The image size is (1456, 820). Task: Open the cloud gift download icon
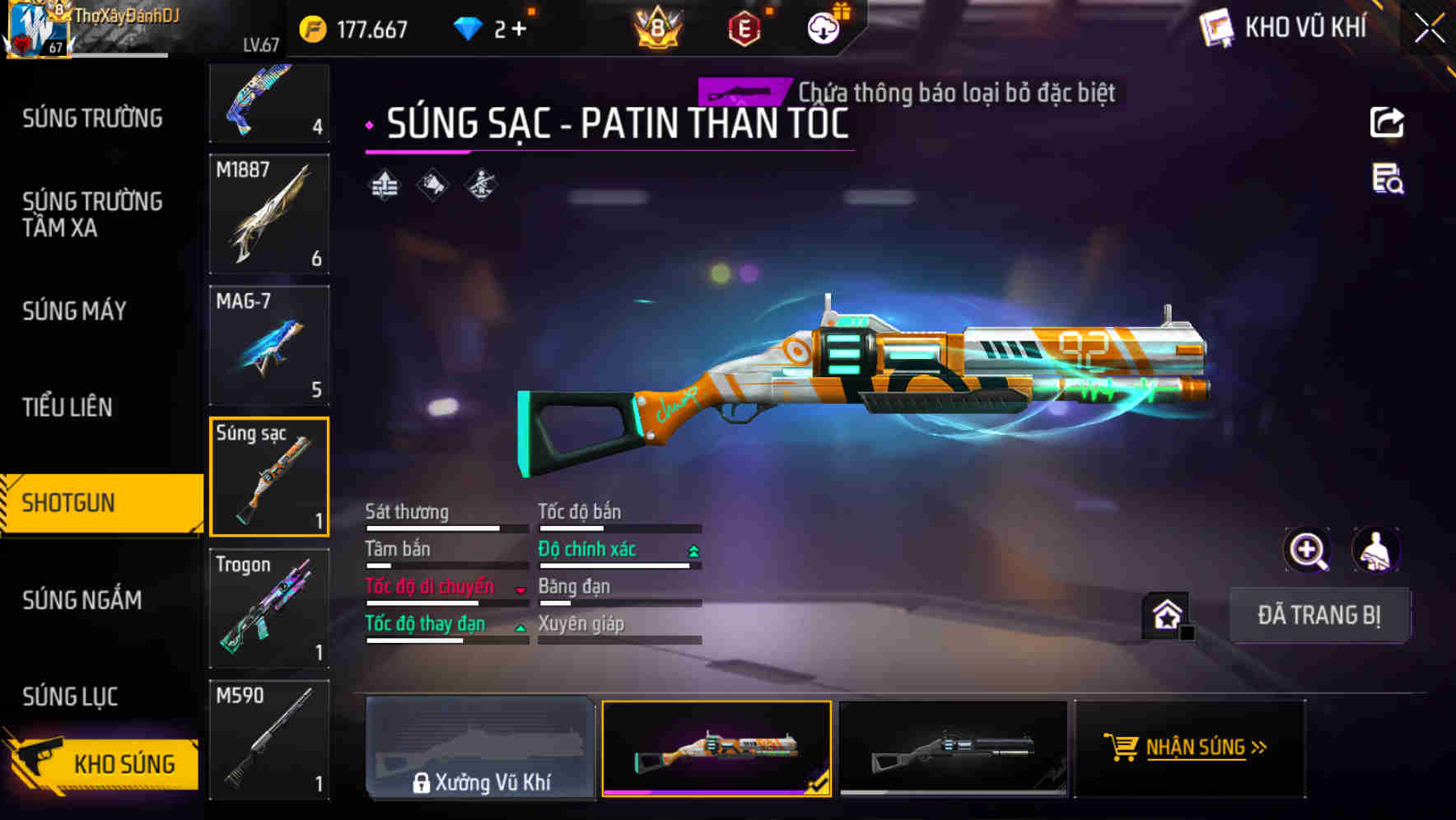[822, 29]
